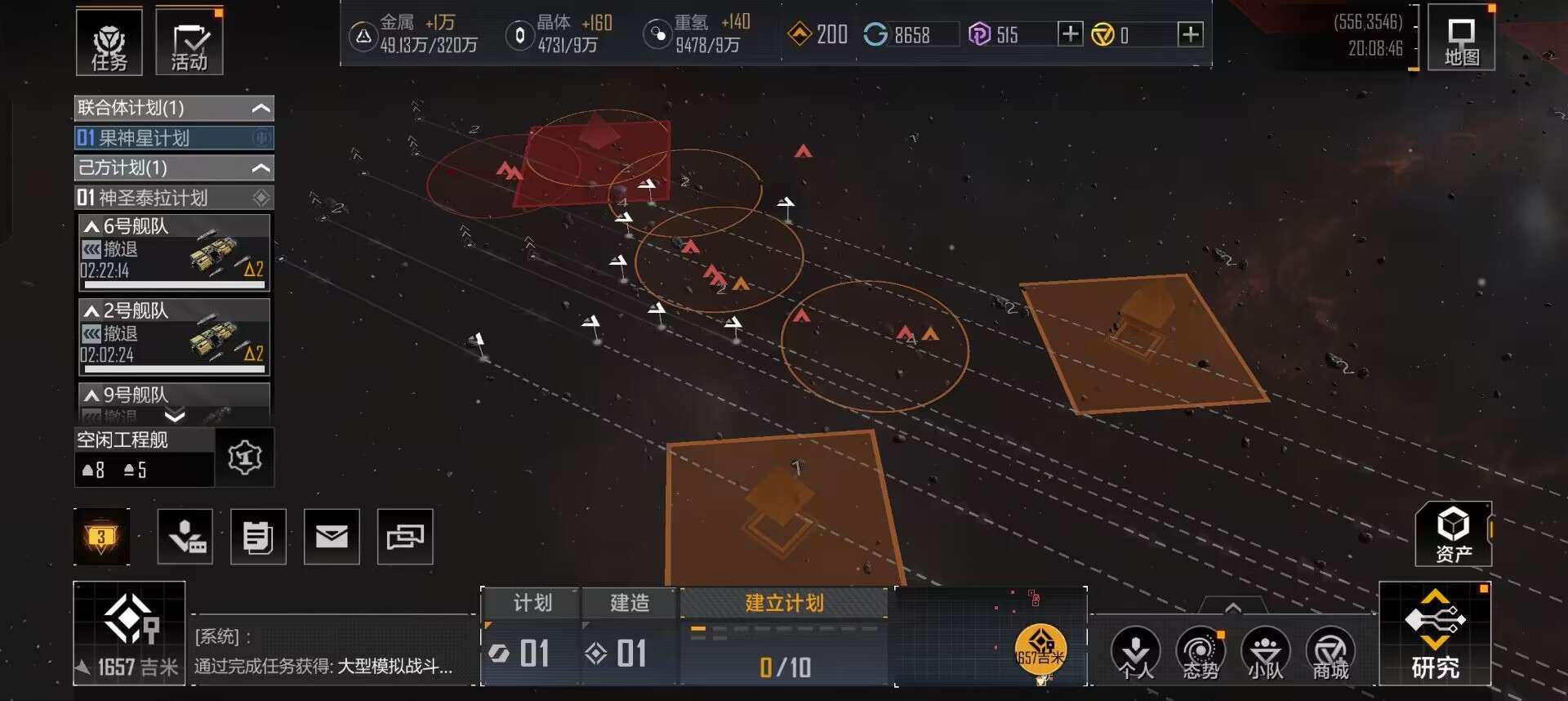Open the mail envelope inbox
Image resolution: width=1568 pixels, height=701 pixels.
pos(332,537)
